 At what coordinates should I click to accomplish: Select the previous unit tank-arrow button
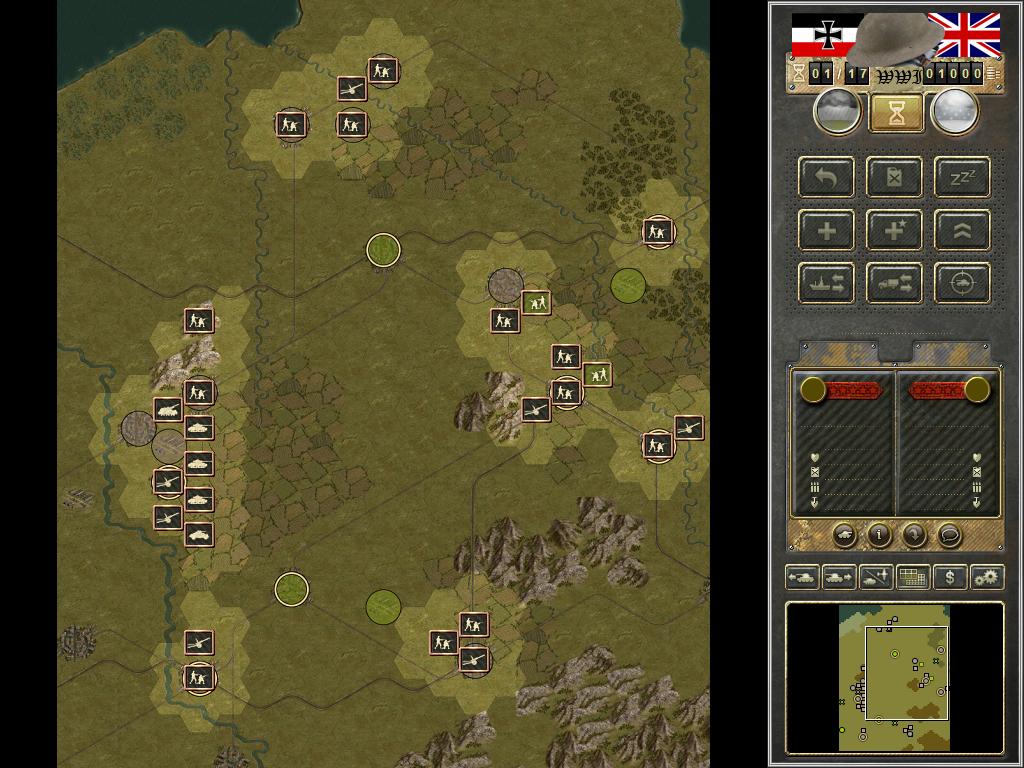[x=802, y=577]
